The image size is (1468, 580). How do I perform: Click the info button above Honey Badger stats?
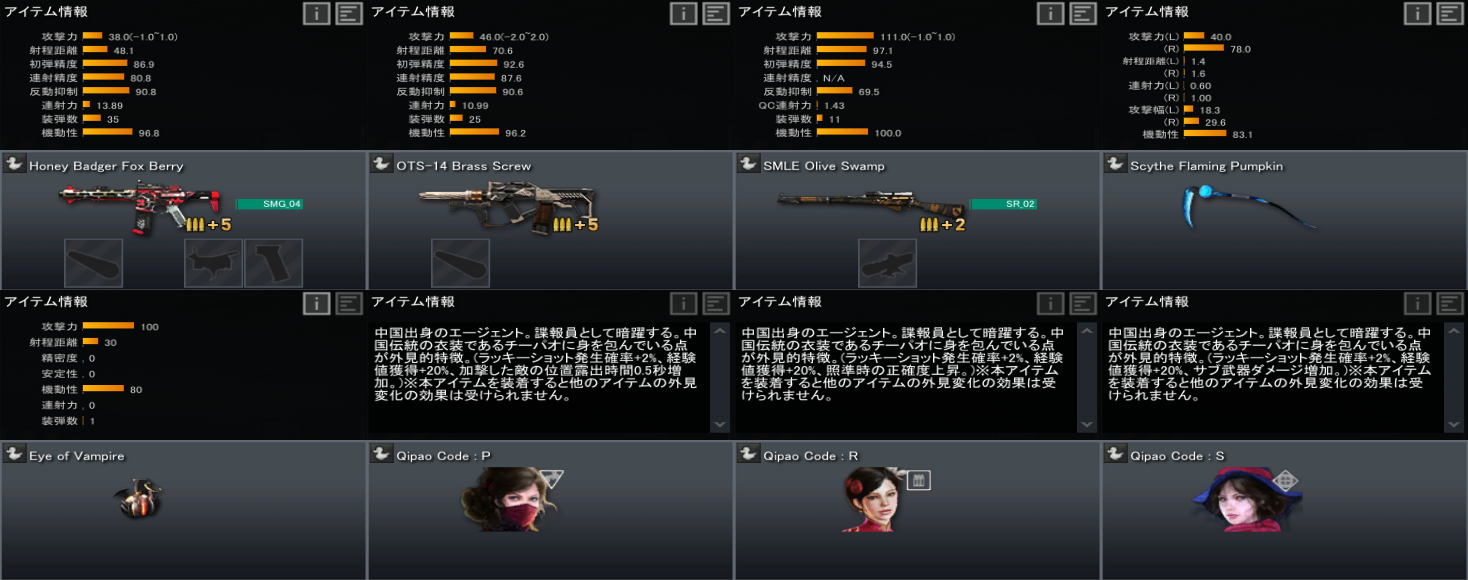[x=316, y=13]
